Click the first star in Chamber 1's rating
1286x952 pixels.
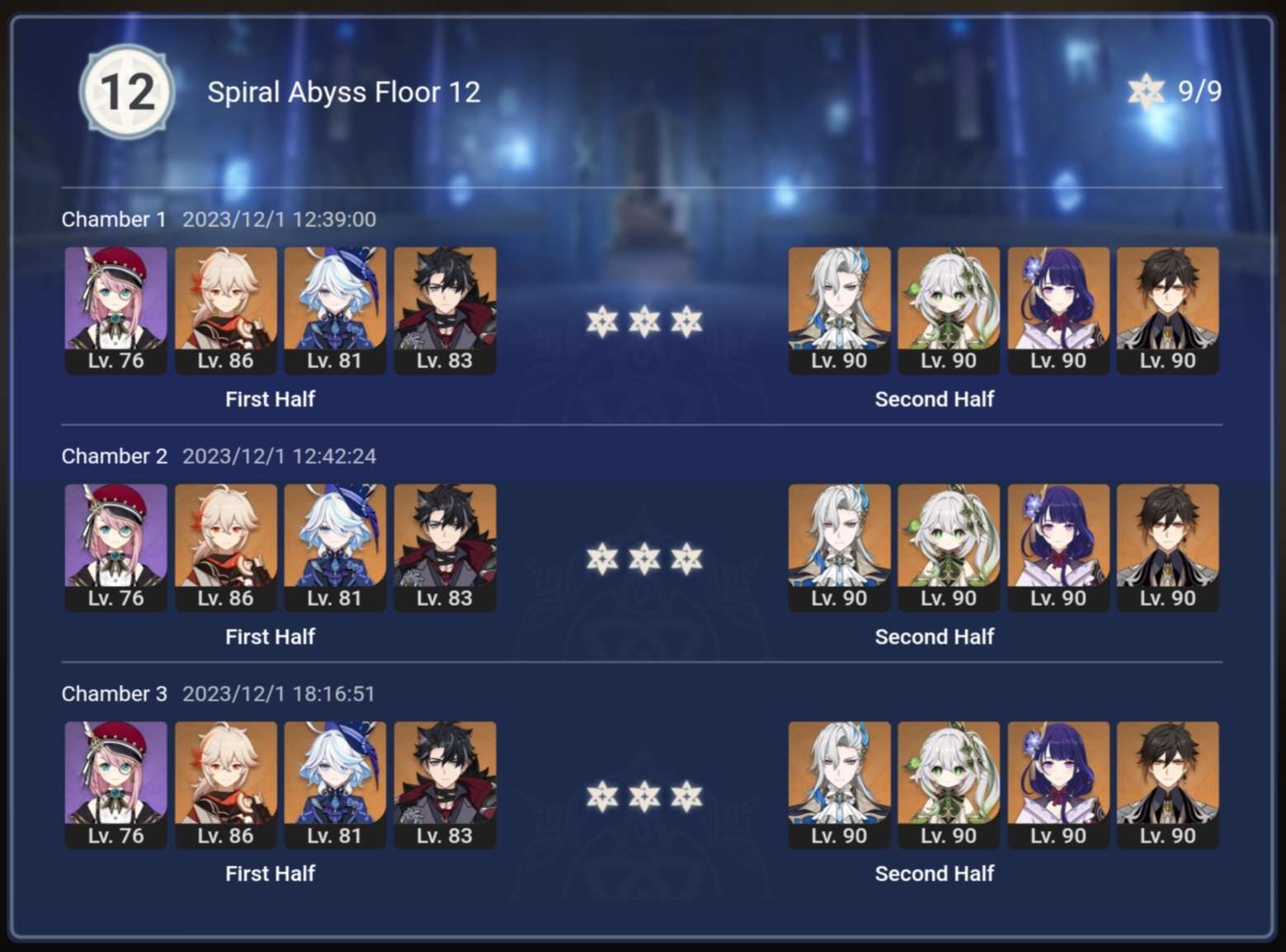coord(602,323)
